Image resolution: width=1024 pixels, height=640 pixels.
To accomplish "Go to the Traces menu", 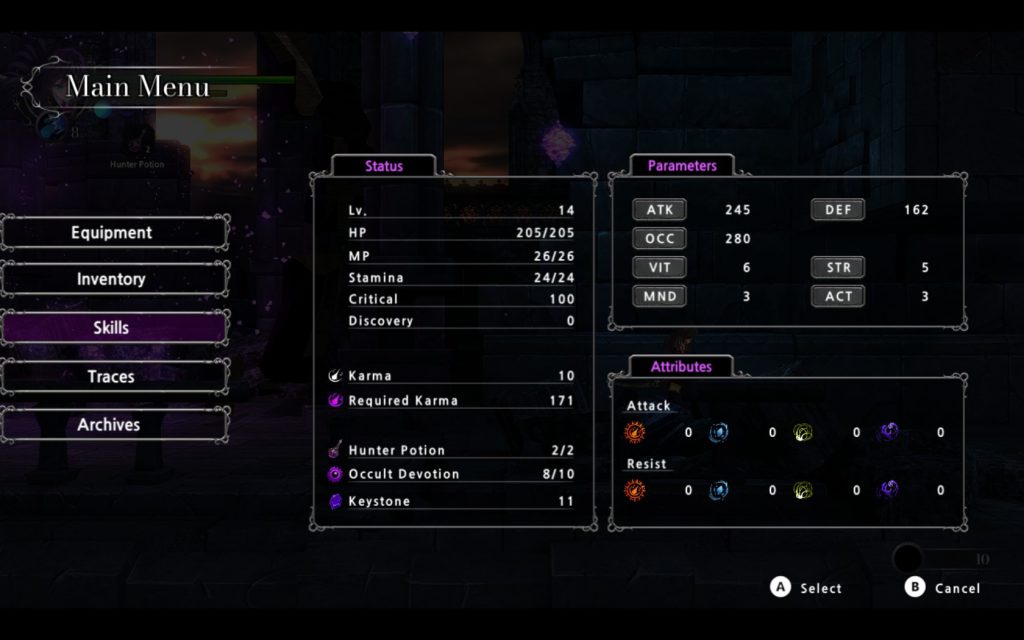I will pos(112,377).
